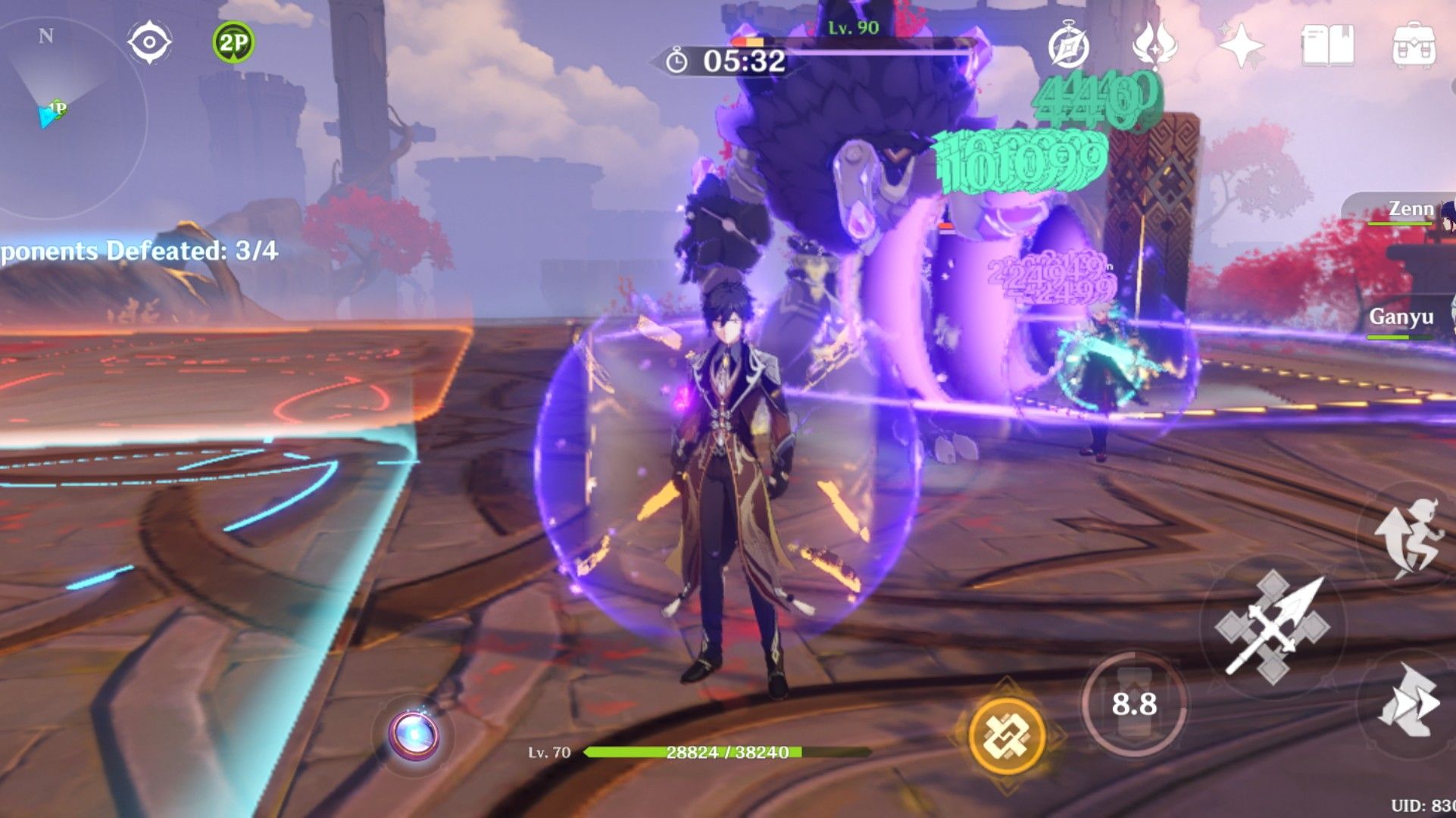Viewport: 1456px width, 818px height.
Task: Tap the eye-shaped quest navigation icon
Action: pyautogui.click(x=148, y=42)
